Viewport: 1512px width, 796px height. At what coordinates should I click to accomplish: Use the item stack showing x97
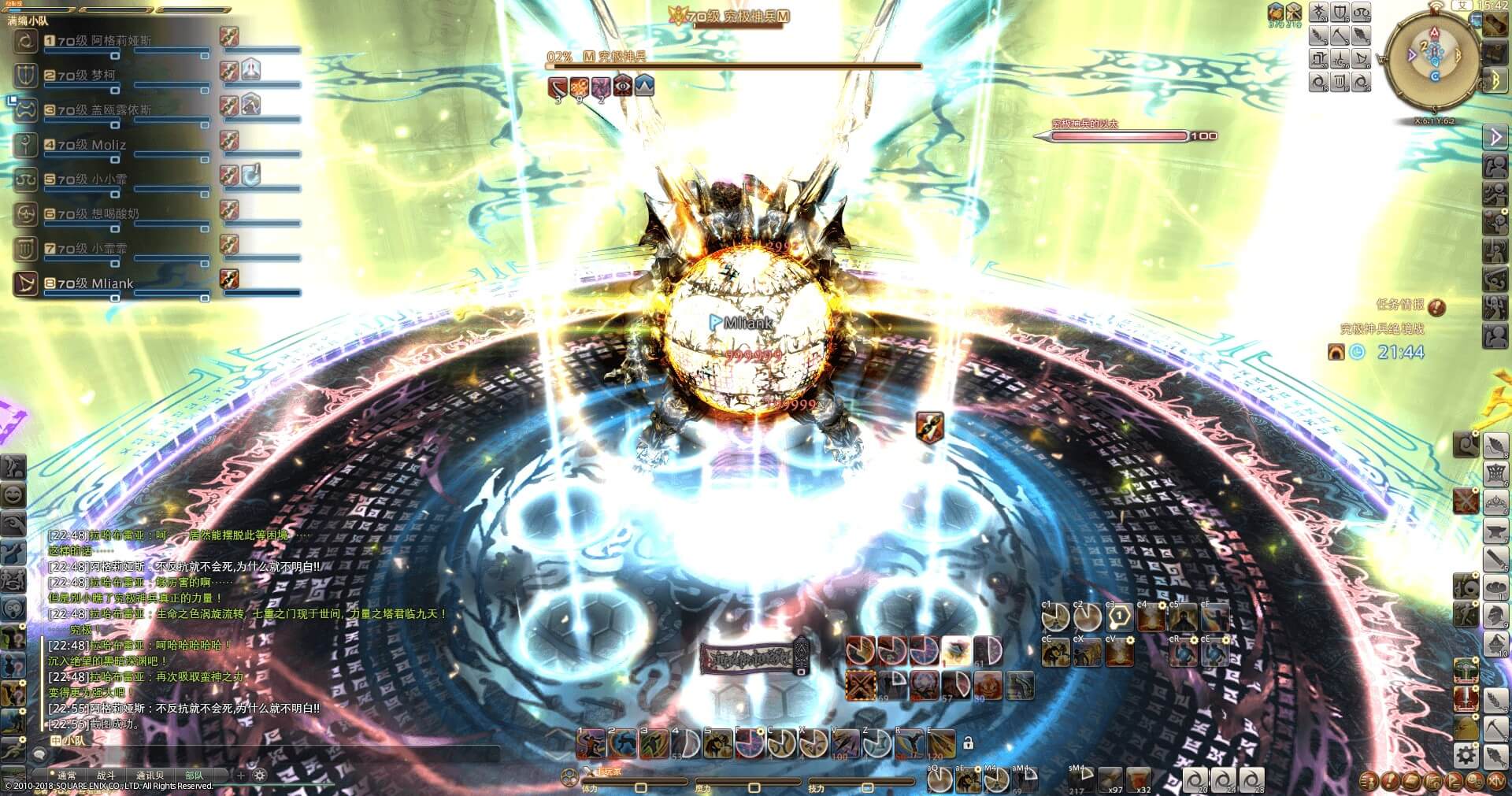pos(1110,778)
